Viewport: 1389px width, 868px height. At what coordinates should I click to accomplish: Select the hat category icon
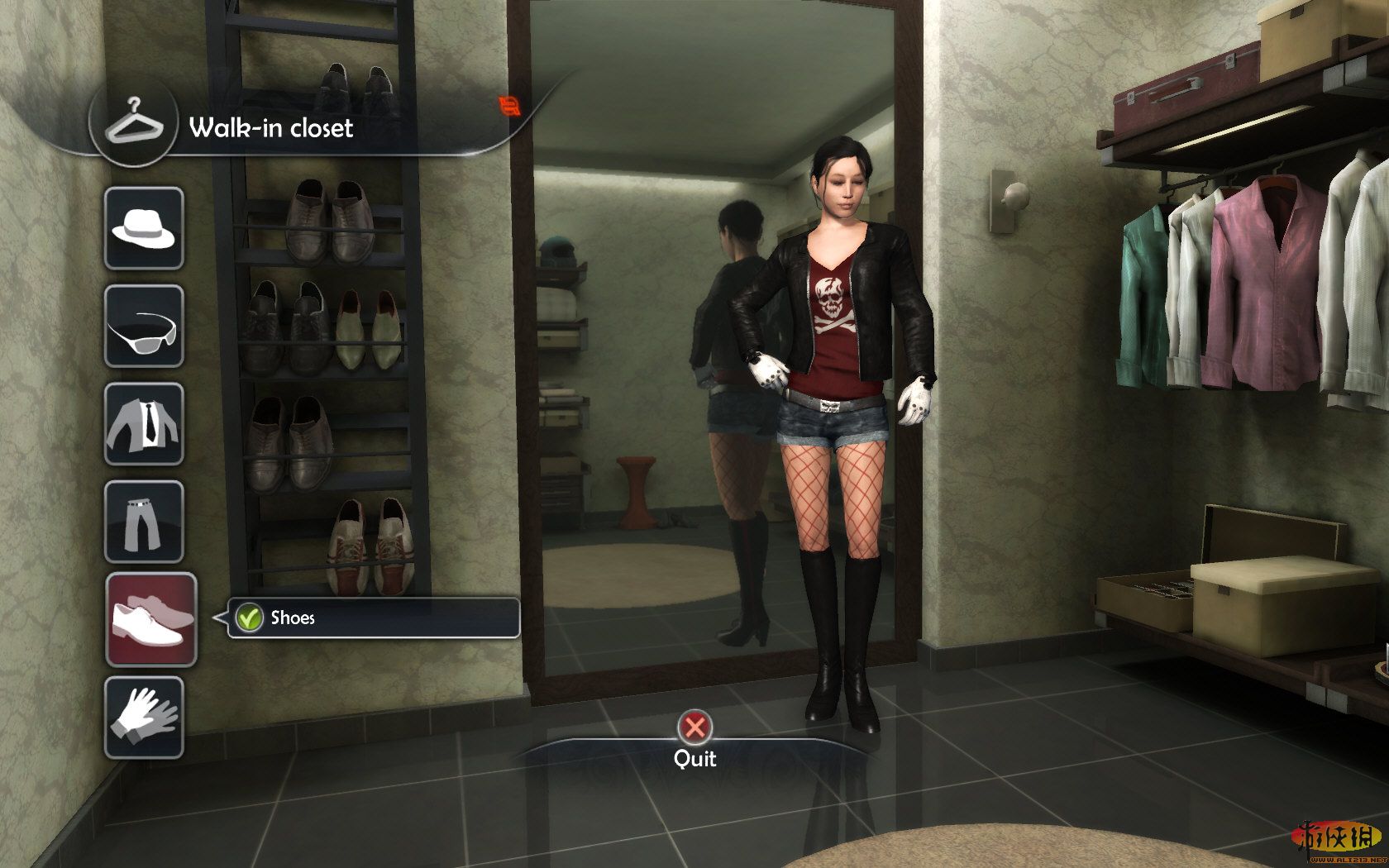144,228
